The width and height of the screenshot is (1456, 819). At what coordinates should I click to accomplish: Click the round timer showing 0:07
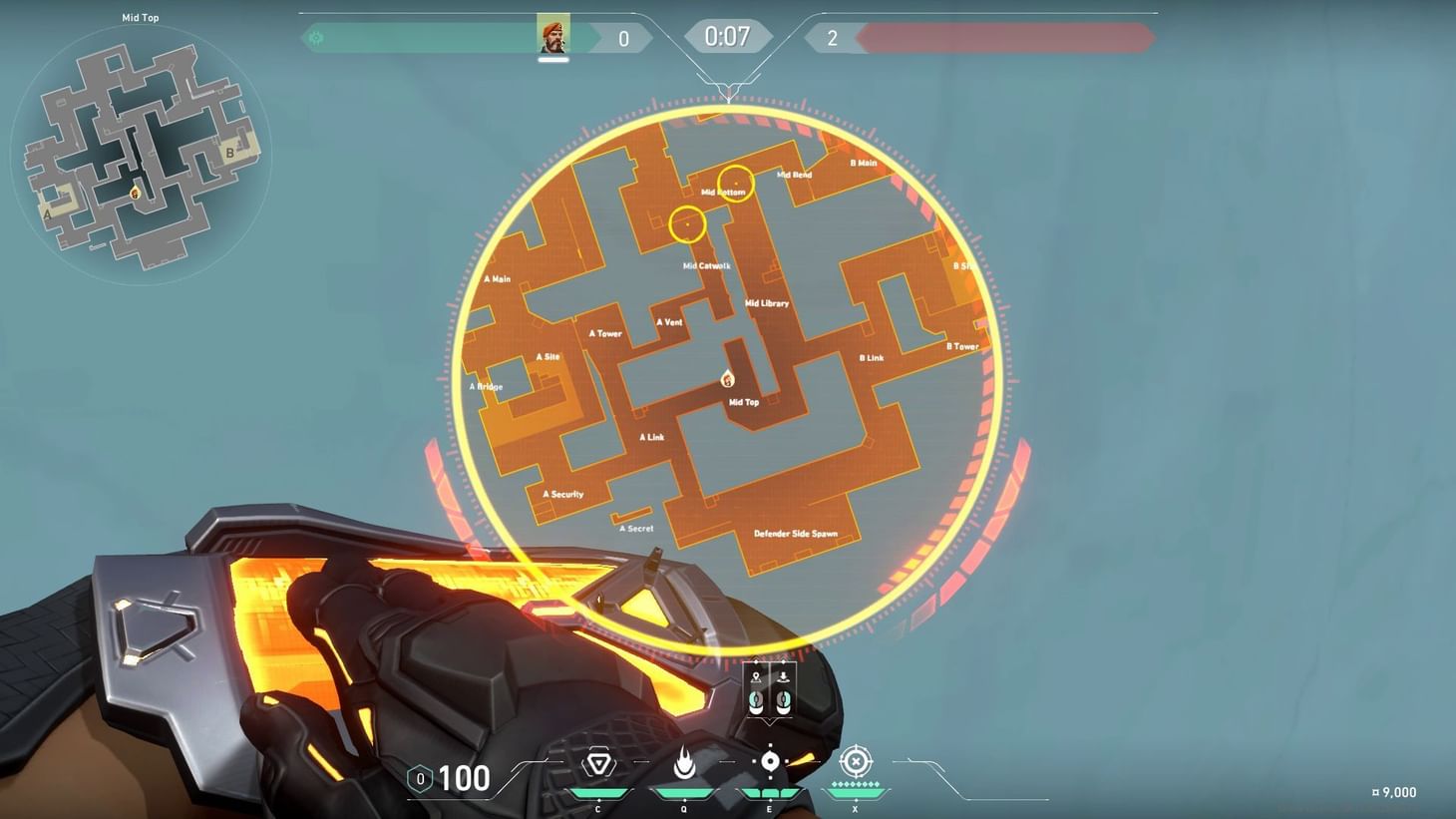pyautogui.click(x=729, y=36)
